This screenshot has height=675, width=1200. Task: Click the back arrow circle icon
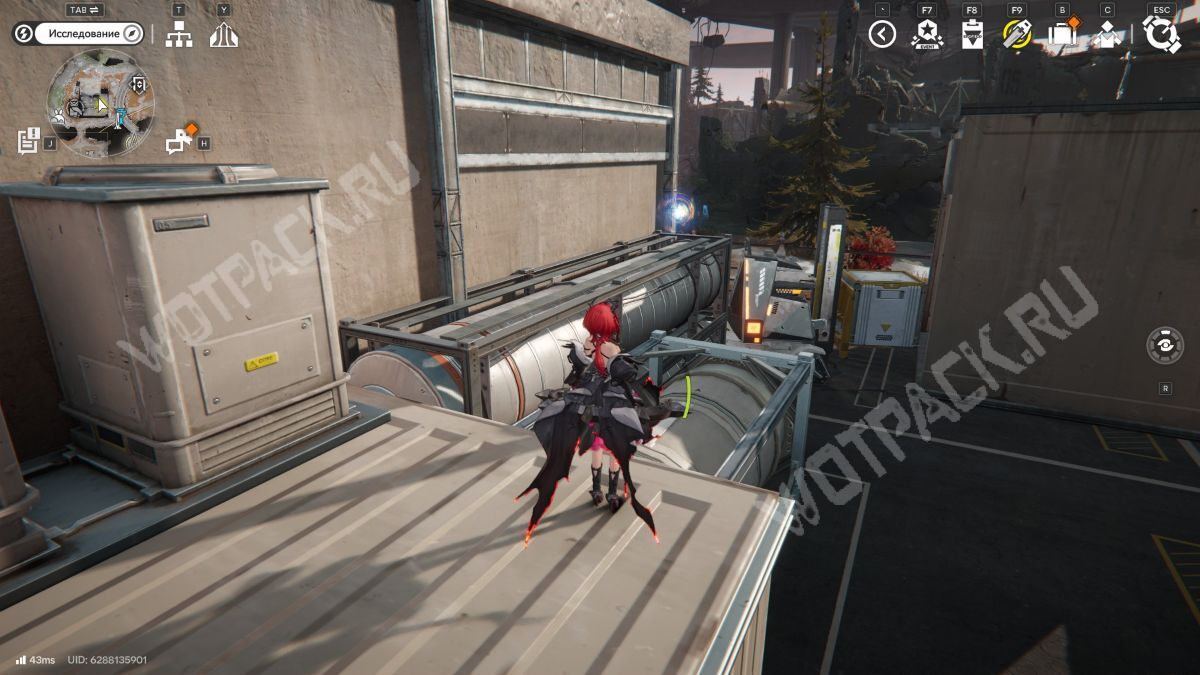881,35
